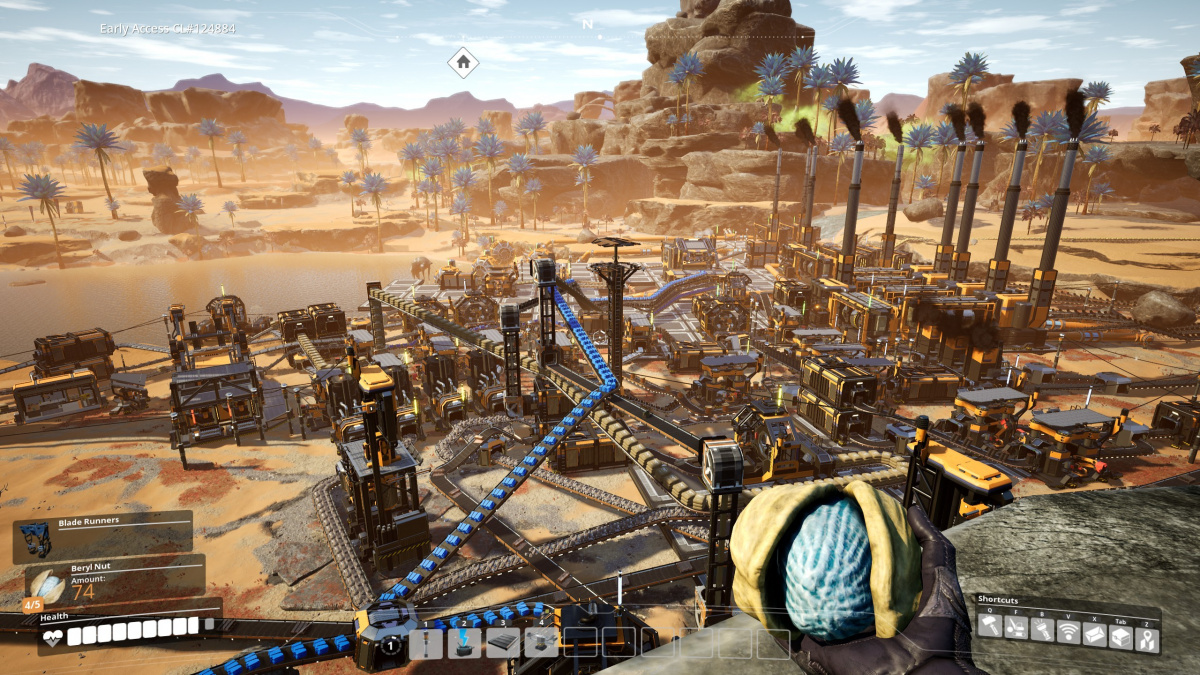1200x675 pixels.
Task: Choose the lightning bolt power hotbar slot
Action: point(465,643)
